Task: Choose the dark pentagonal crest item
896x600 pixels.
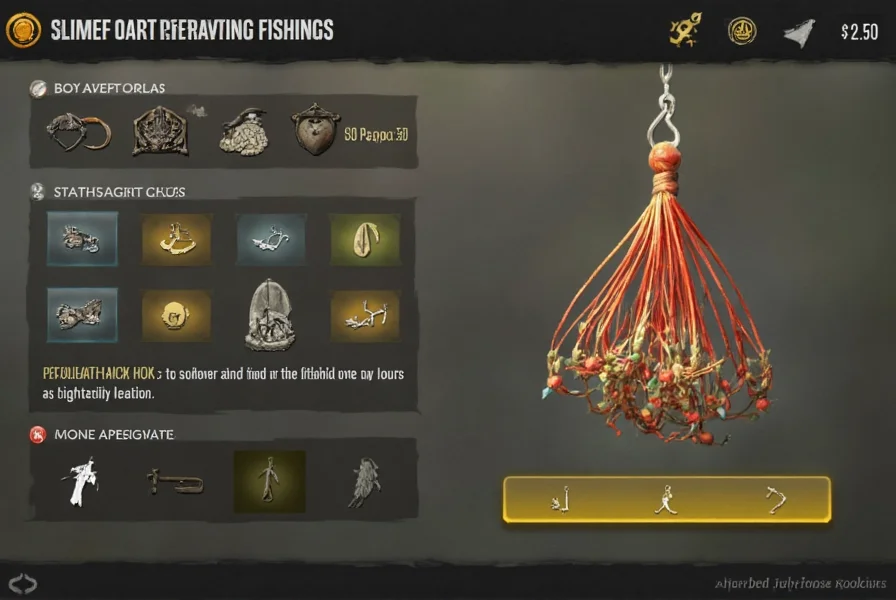Action: [x=160, y=132]
